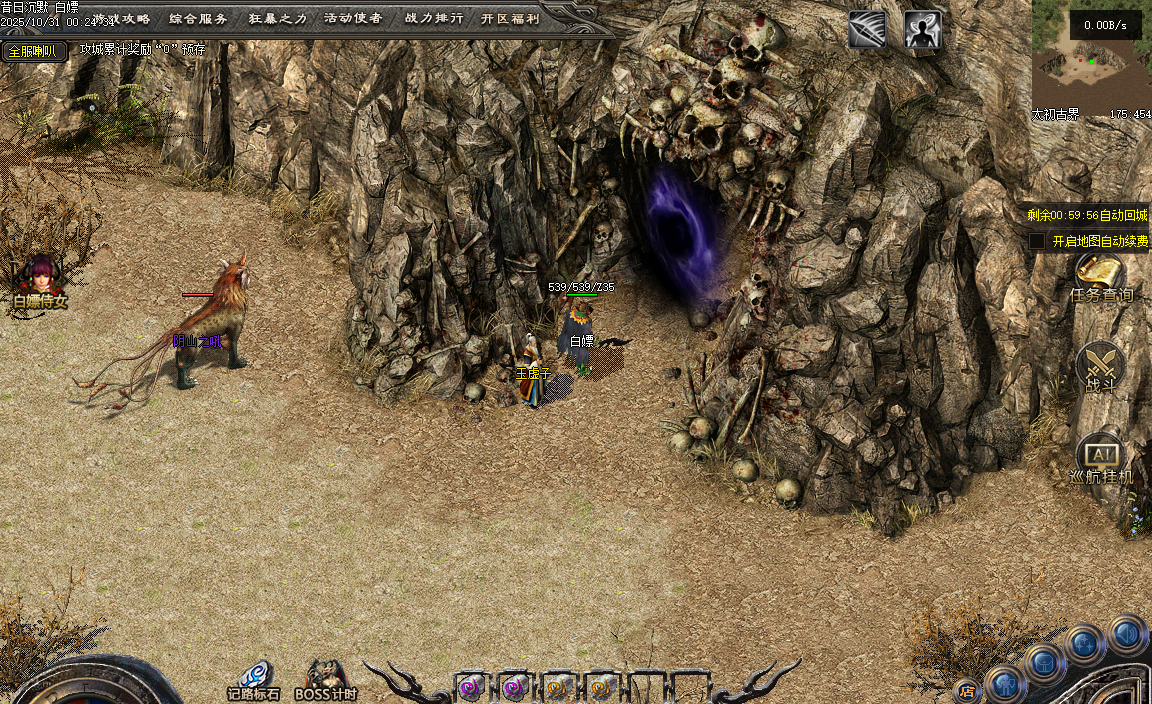Open the 店 shop button
Screen dimensions: 1152x704
coord(966,690)
